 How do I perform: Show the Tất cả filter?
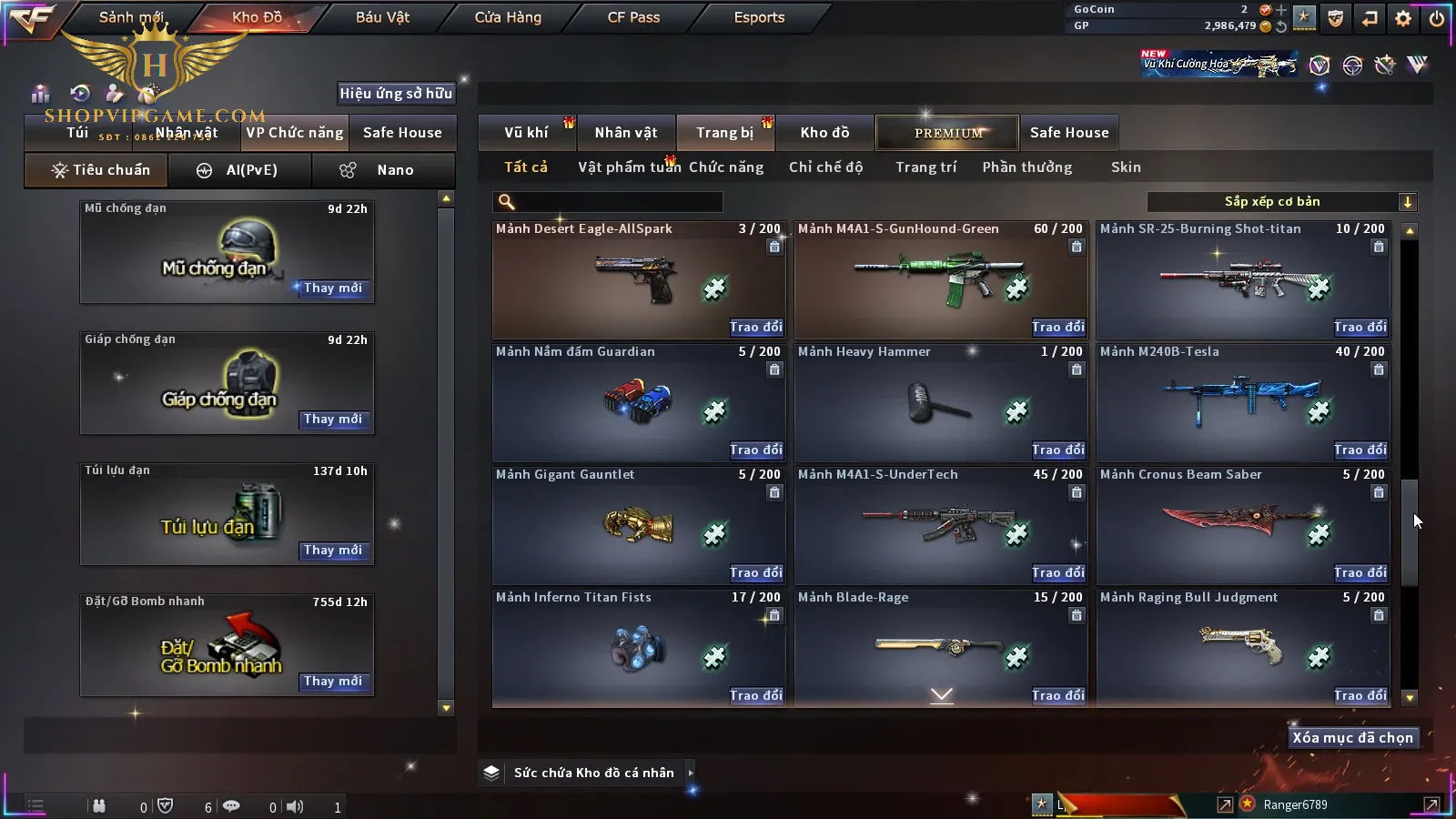(526, 167)
